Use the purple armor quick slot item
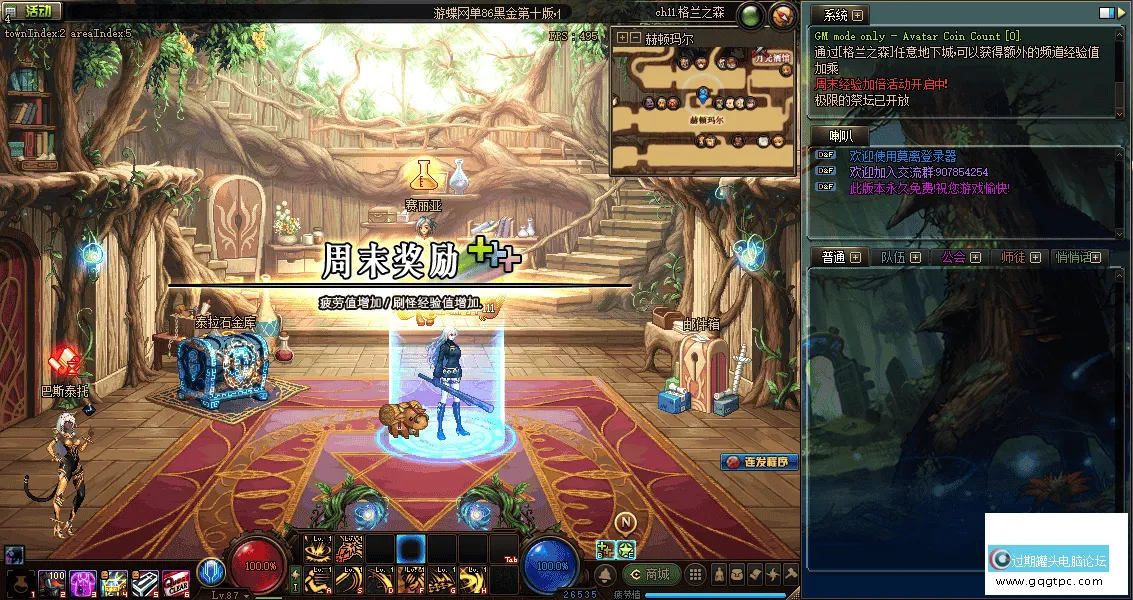Screen dimensions: 1133x600 click(x=82, y=581)
